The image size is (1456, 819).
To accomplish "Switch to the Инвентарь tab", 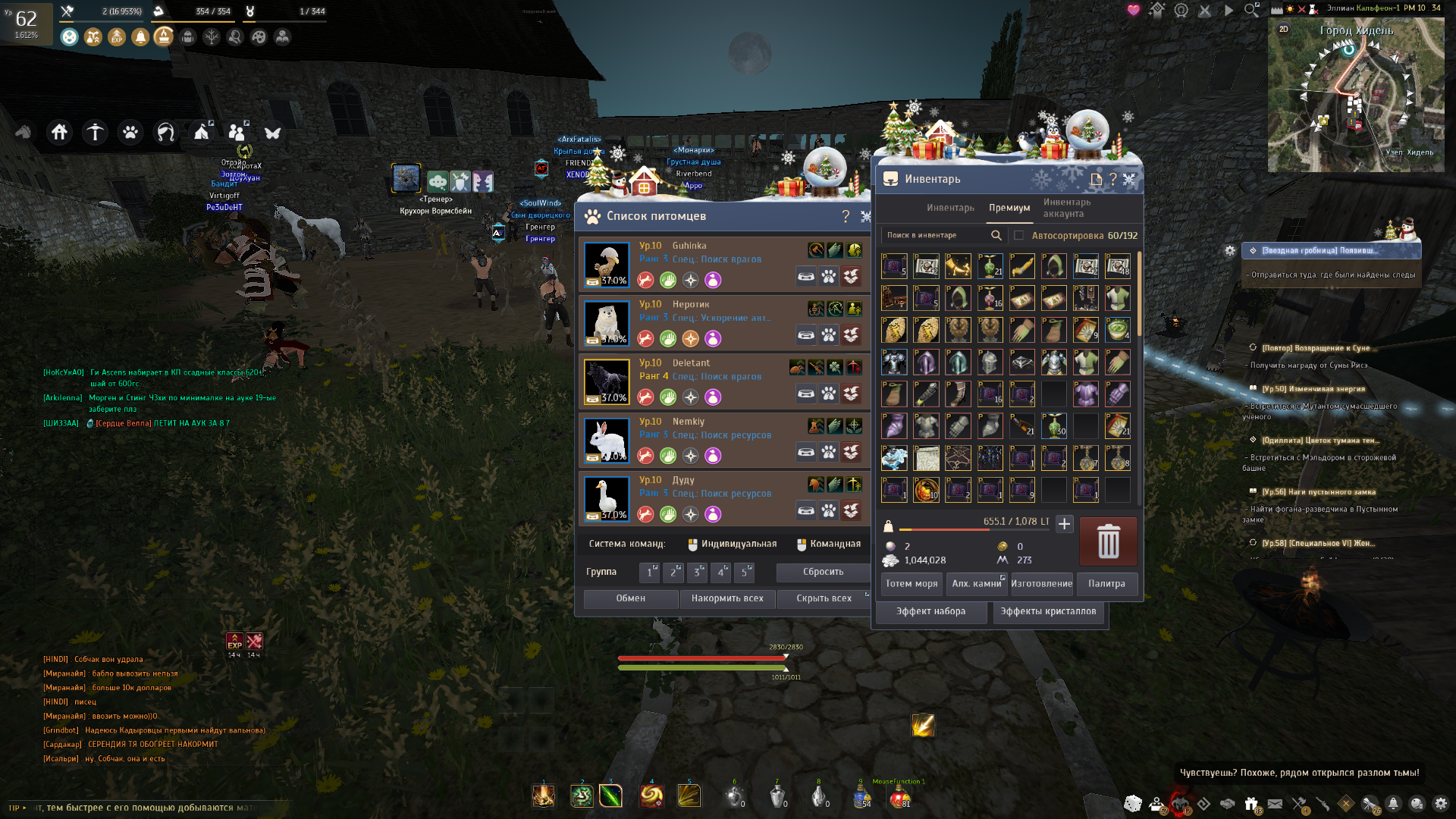I will tap(950, 208).
